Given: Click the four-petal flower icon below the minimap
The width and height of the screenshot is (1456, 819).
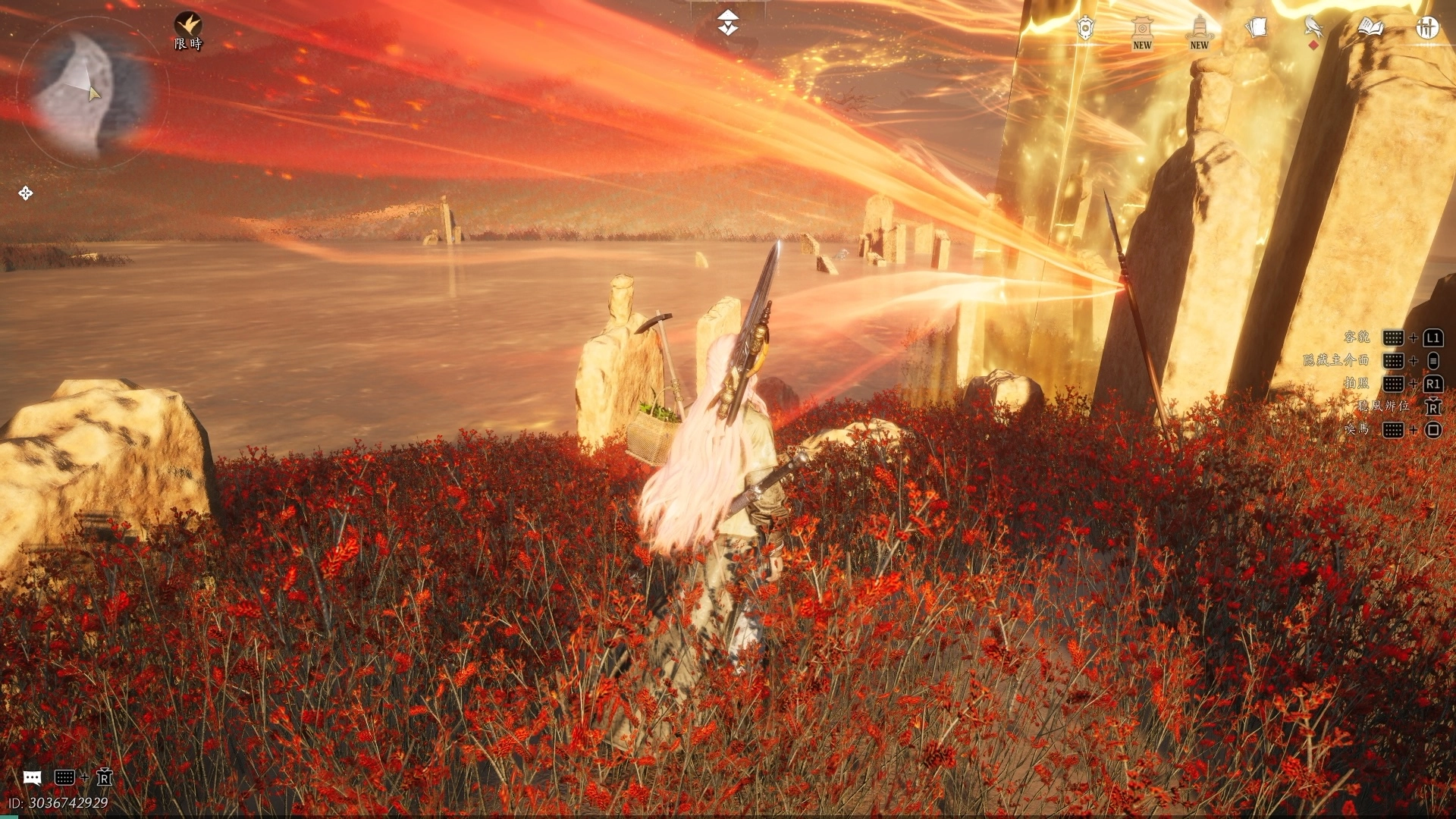Looking at the screenshot, I should 26,193.
